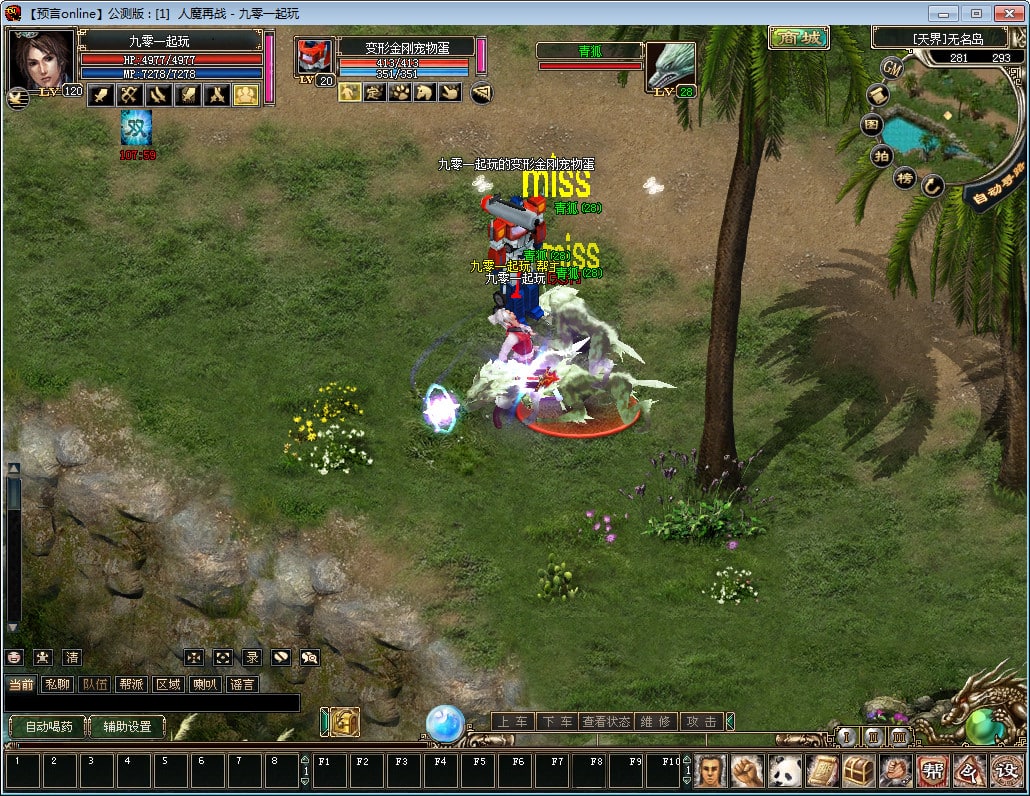
Task: Open the 自动喝药 auto-potion settings
Action: pos(47,727)
